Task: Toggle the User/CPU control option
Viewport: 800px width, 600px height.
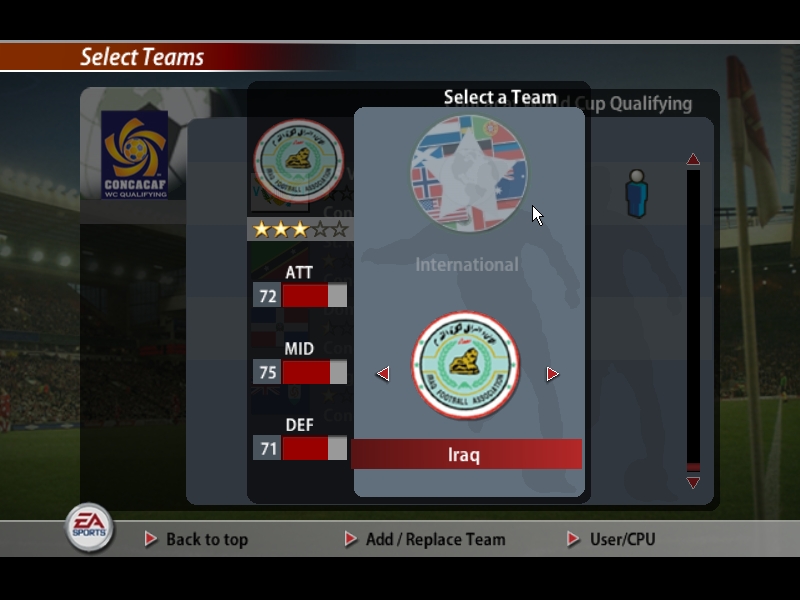Action: pos(622,539)
